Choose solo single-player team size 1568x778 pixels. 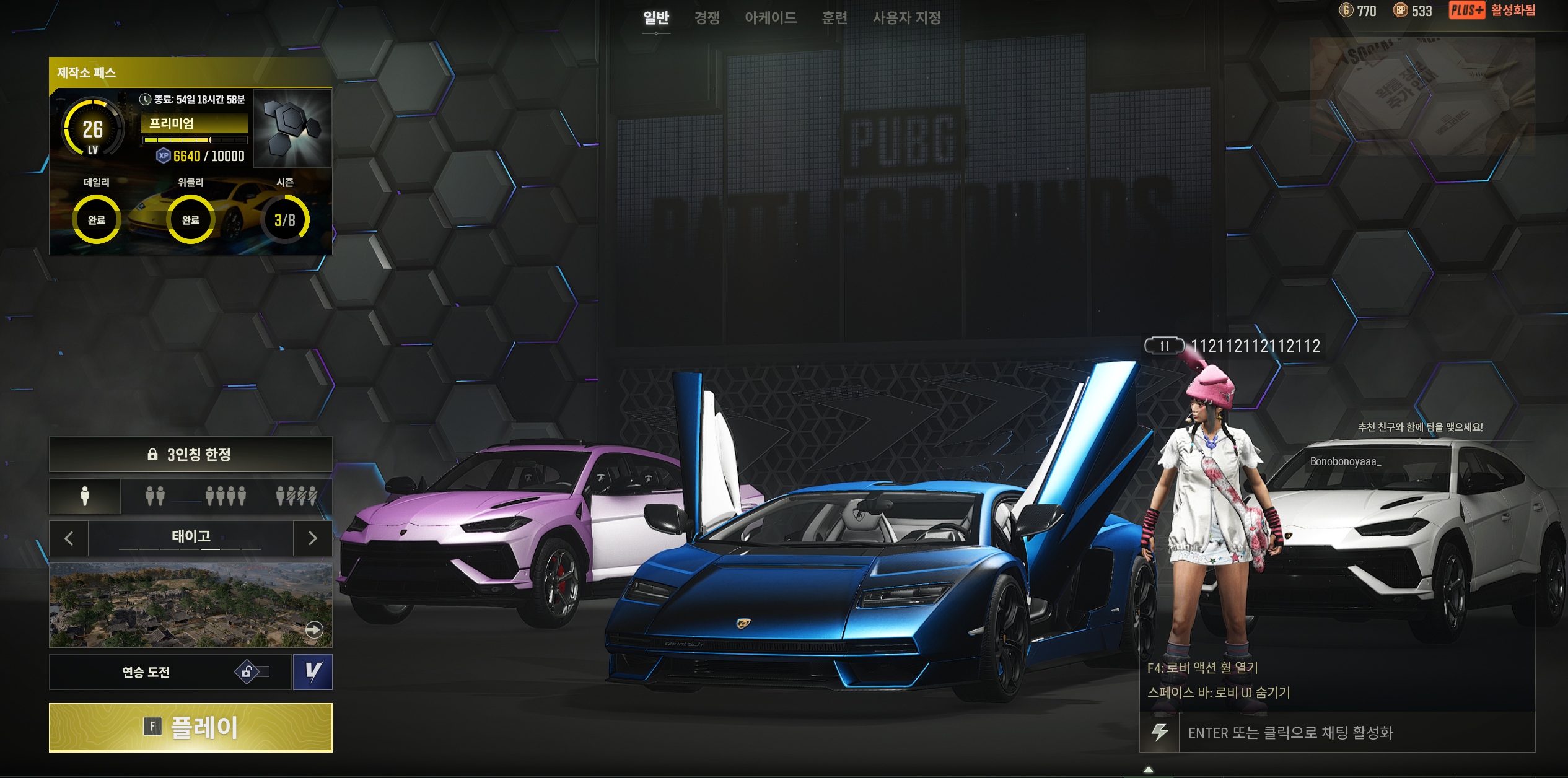click(x=85, y=496)
